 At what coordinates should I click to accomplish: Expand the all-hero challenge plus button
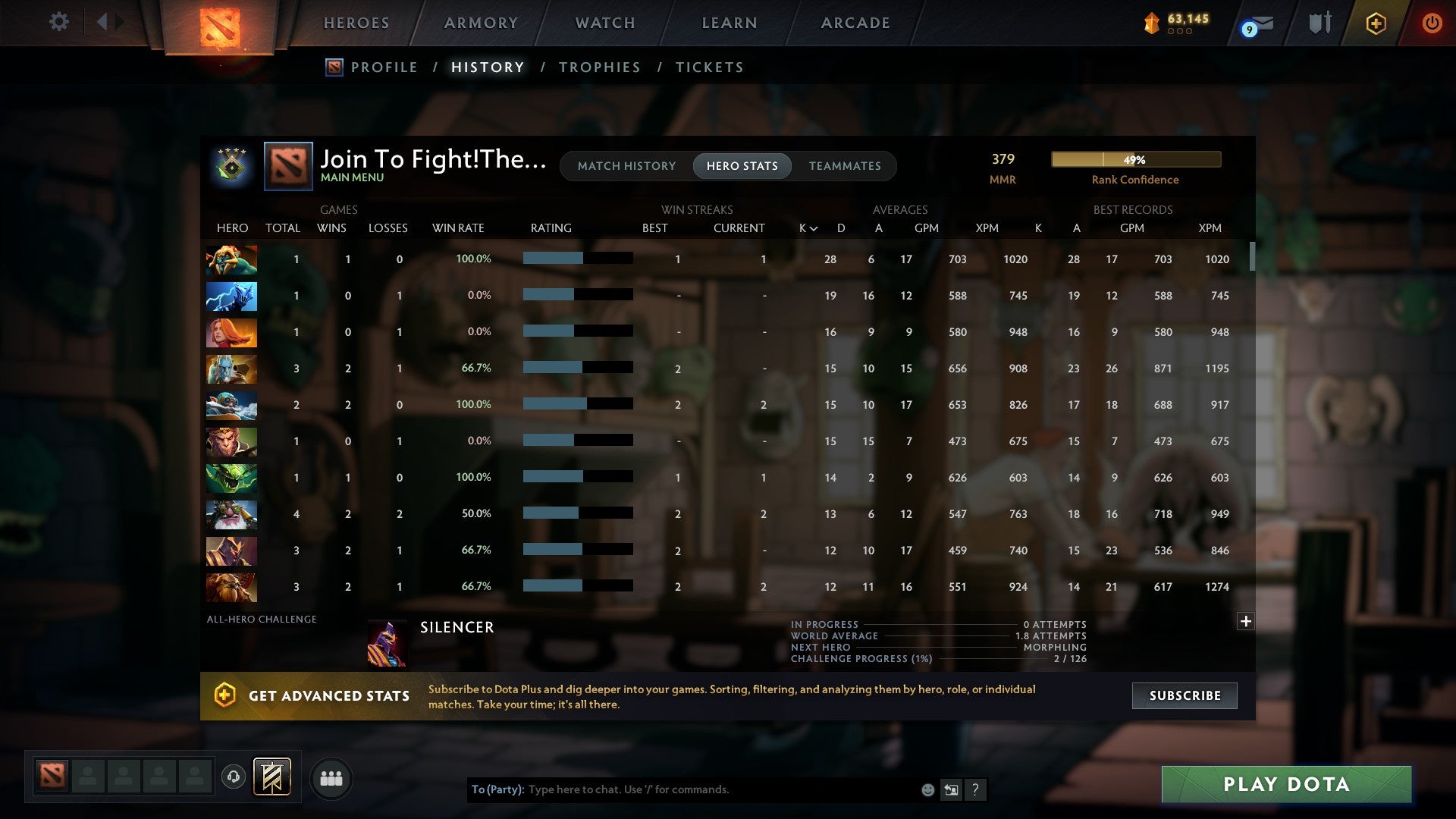pyautogui.click(x=1245, y=621)
